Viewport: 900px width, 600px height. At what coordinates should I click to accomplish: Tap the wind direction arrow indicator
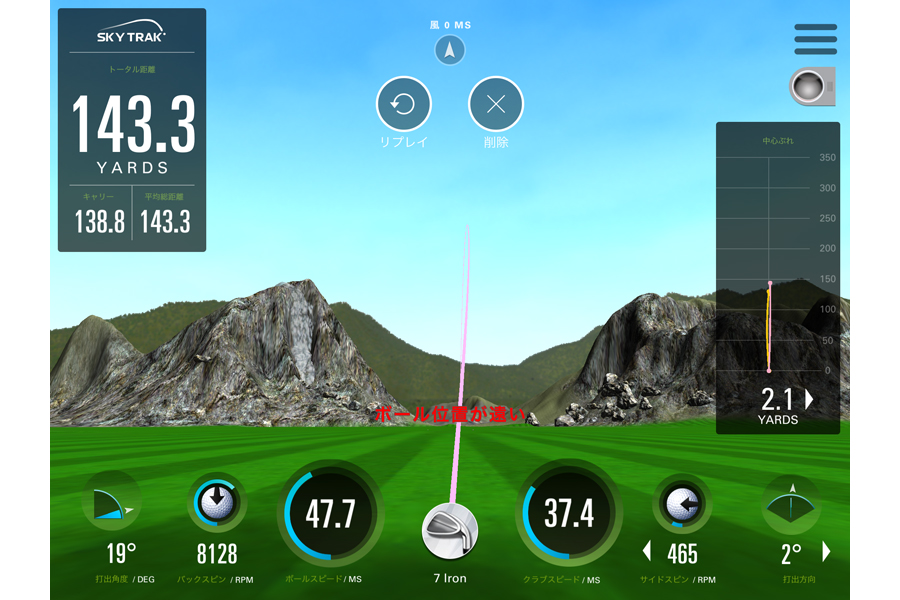[x=450, y=50]
